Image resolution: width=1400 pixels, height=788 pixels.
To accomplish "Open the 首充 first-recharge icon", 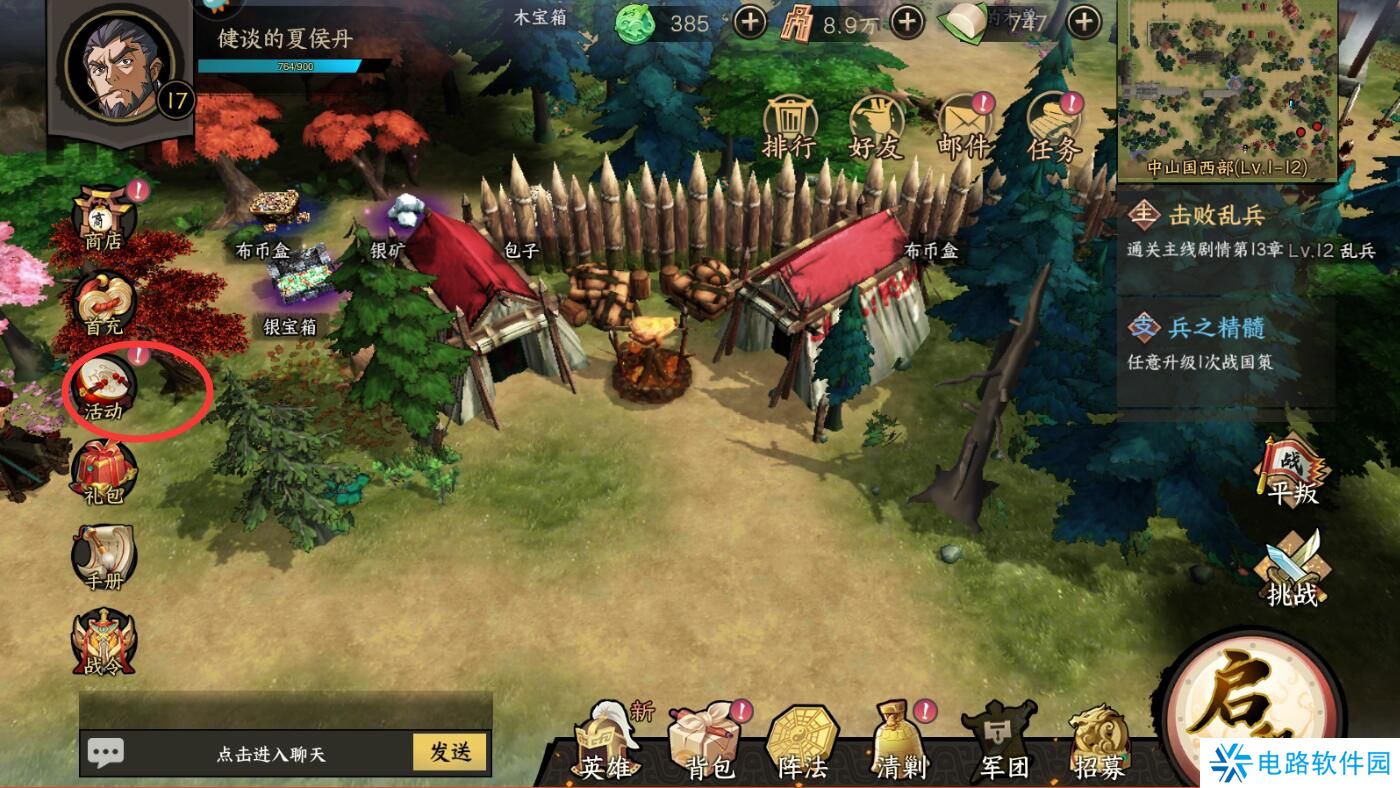I will click(104, 303).
